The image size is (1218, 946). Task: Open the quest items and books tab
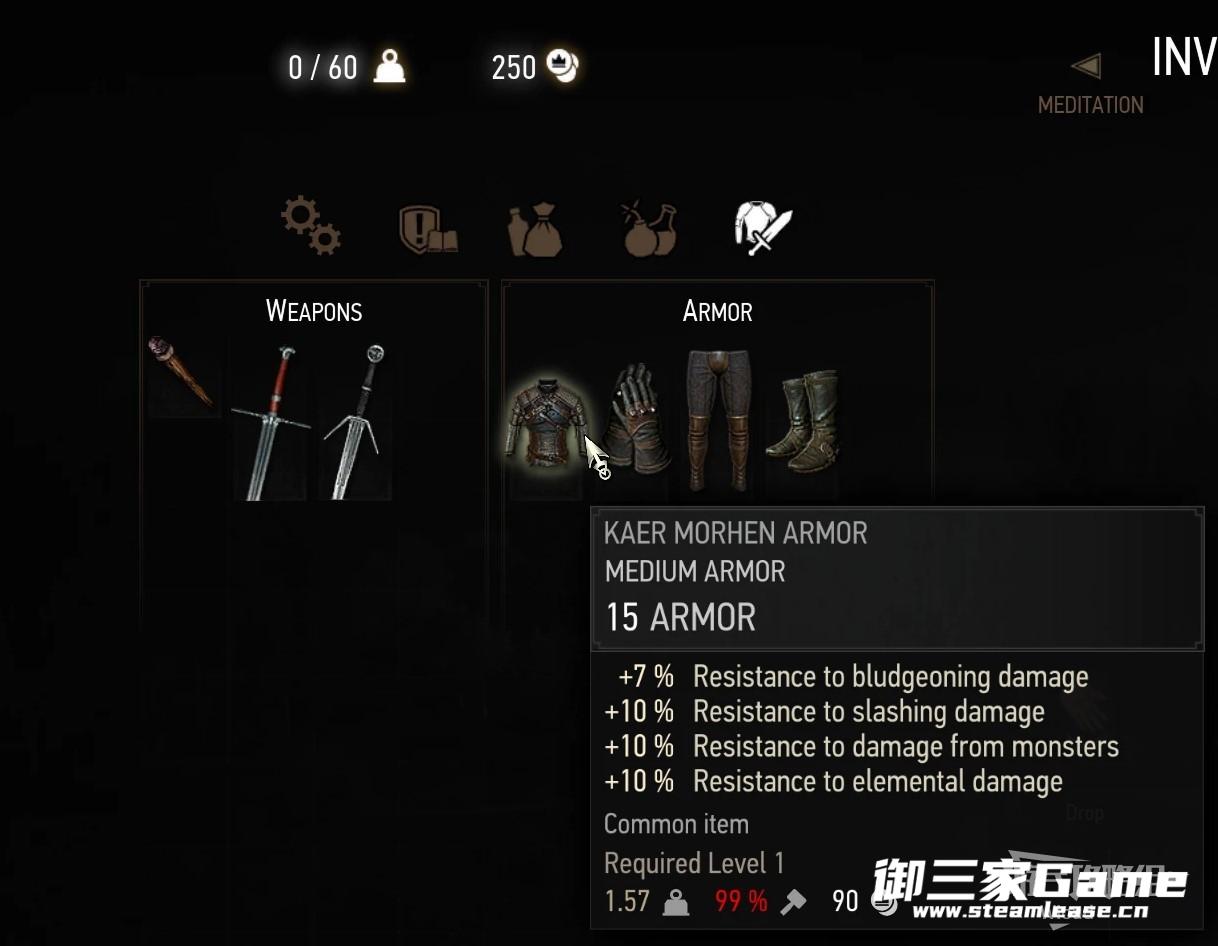[427, 228]
